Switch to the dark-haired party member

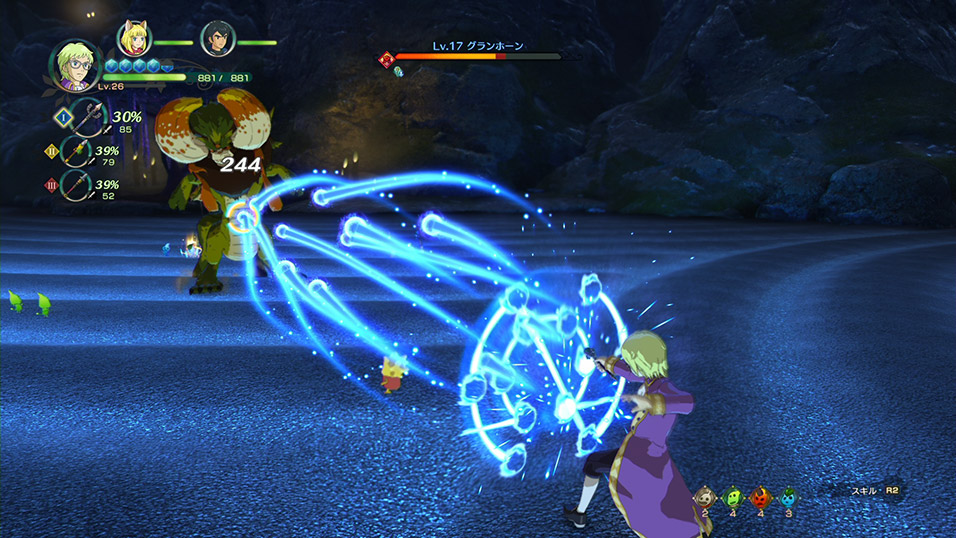click(216, 39)
